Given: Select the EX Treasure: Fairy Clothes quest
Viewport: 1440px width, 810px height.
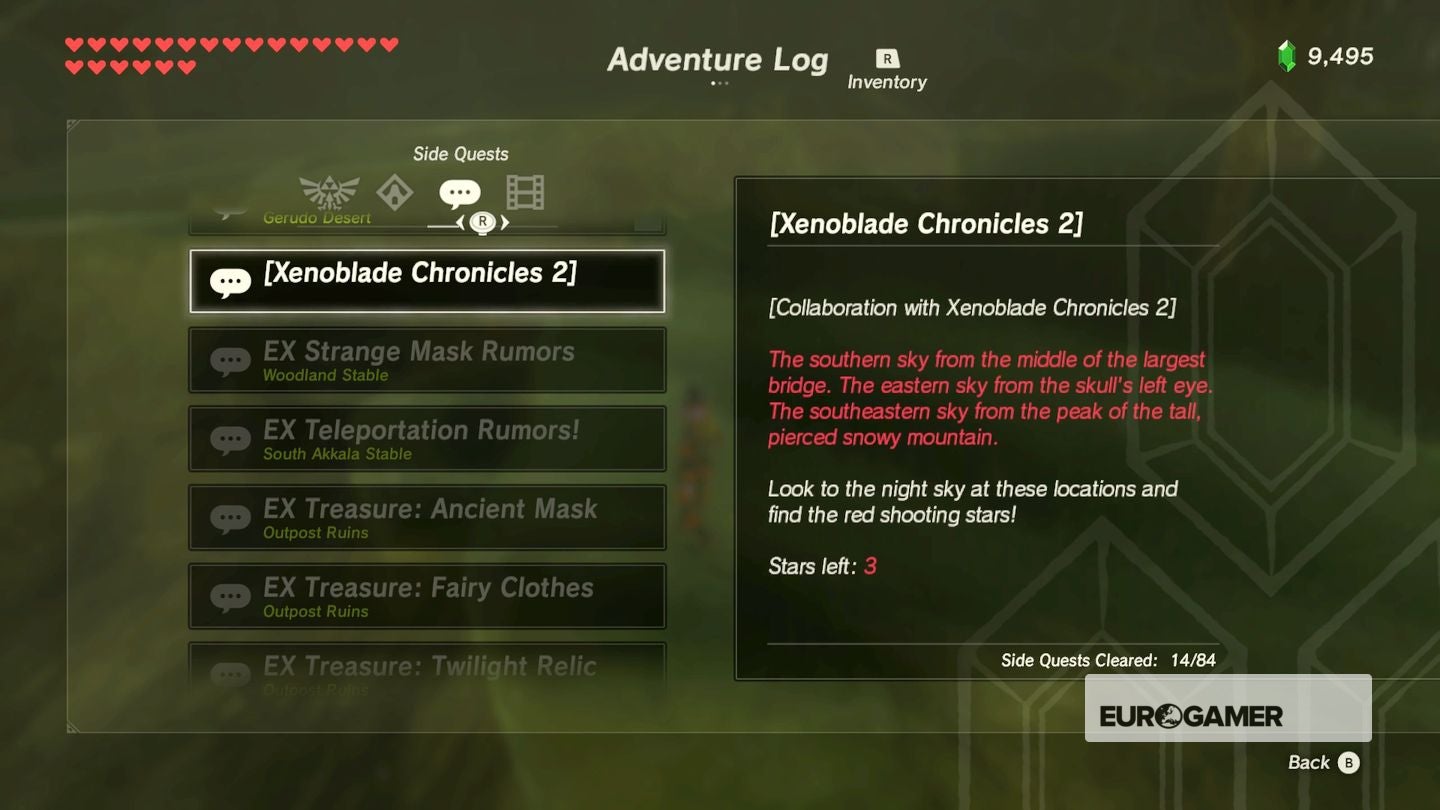Looking at the screenshot, I should point(427,595).
